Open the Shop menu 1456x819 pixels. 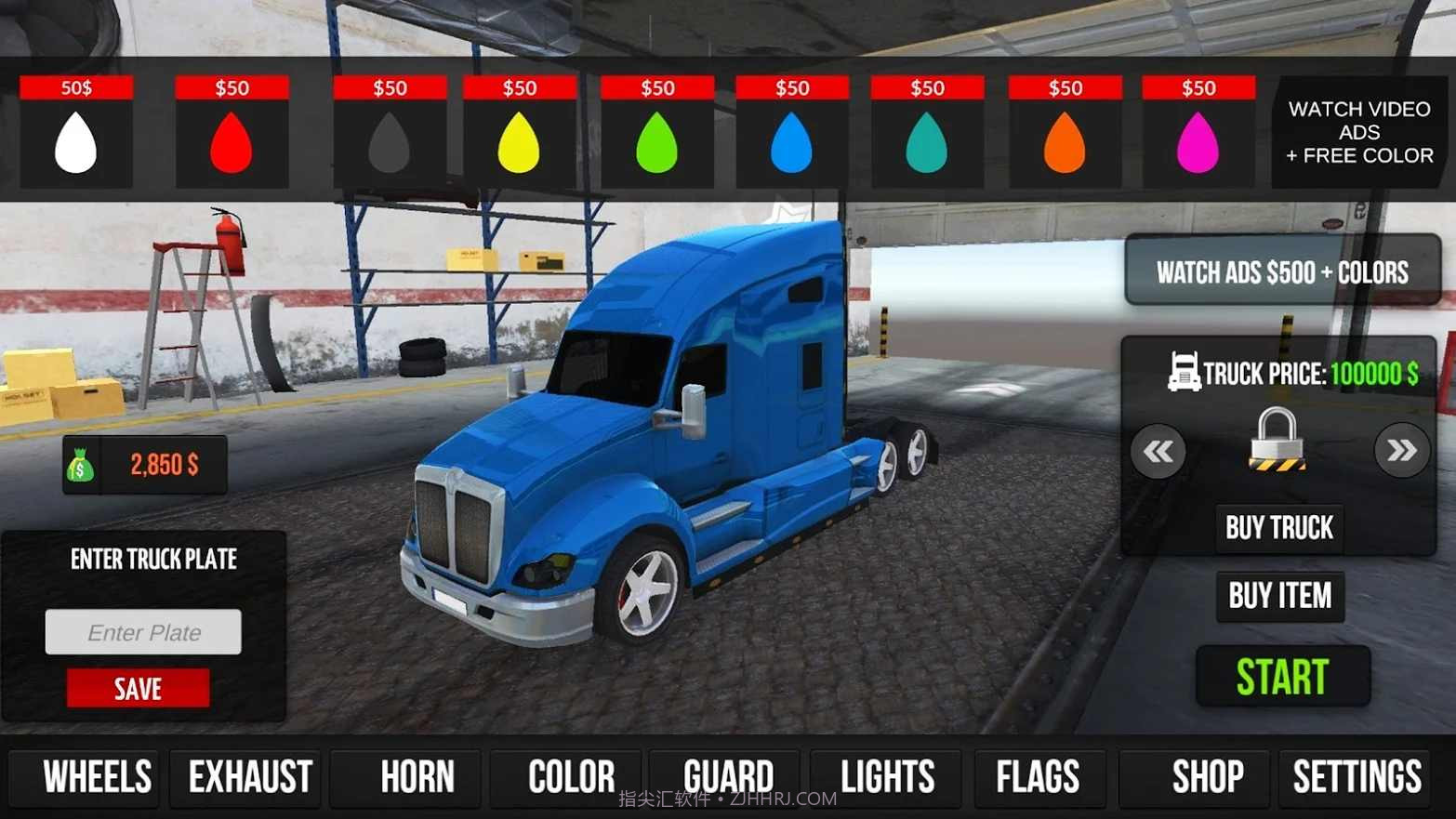pyautogui.click(x=1207, y=777)
